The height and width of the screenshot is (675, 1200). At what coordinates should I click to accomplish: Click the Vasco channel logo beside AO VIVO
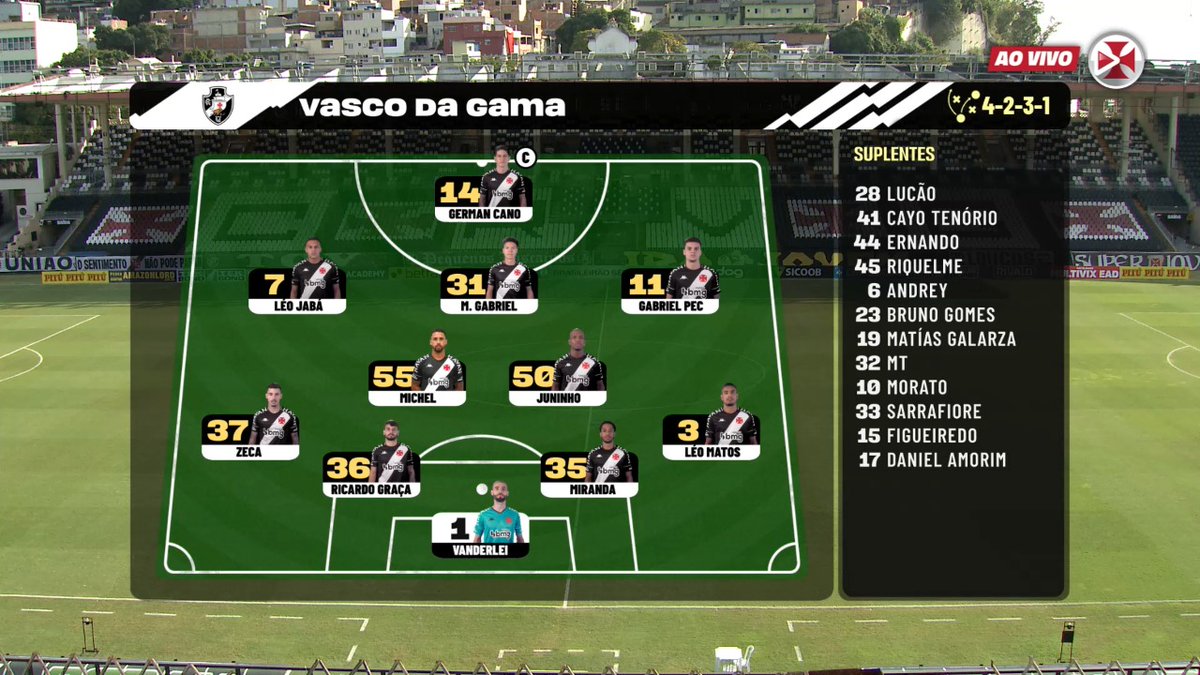pyautogui.click(x=1116, y=59)
